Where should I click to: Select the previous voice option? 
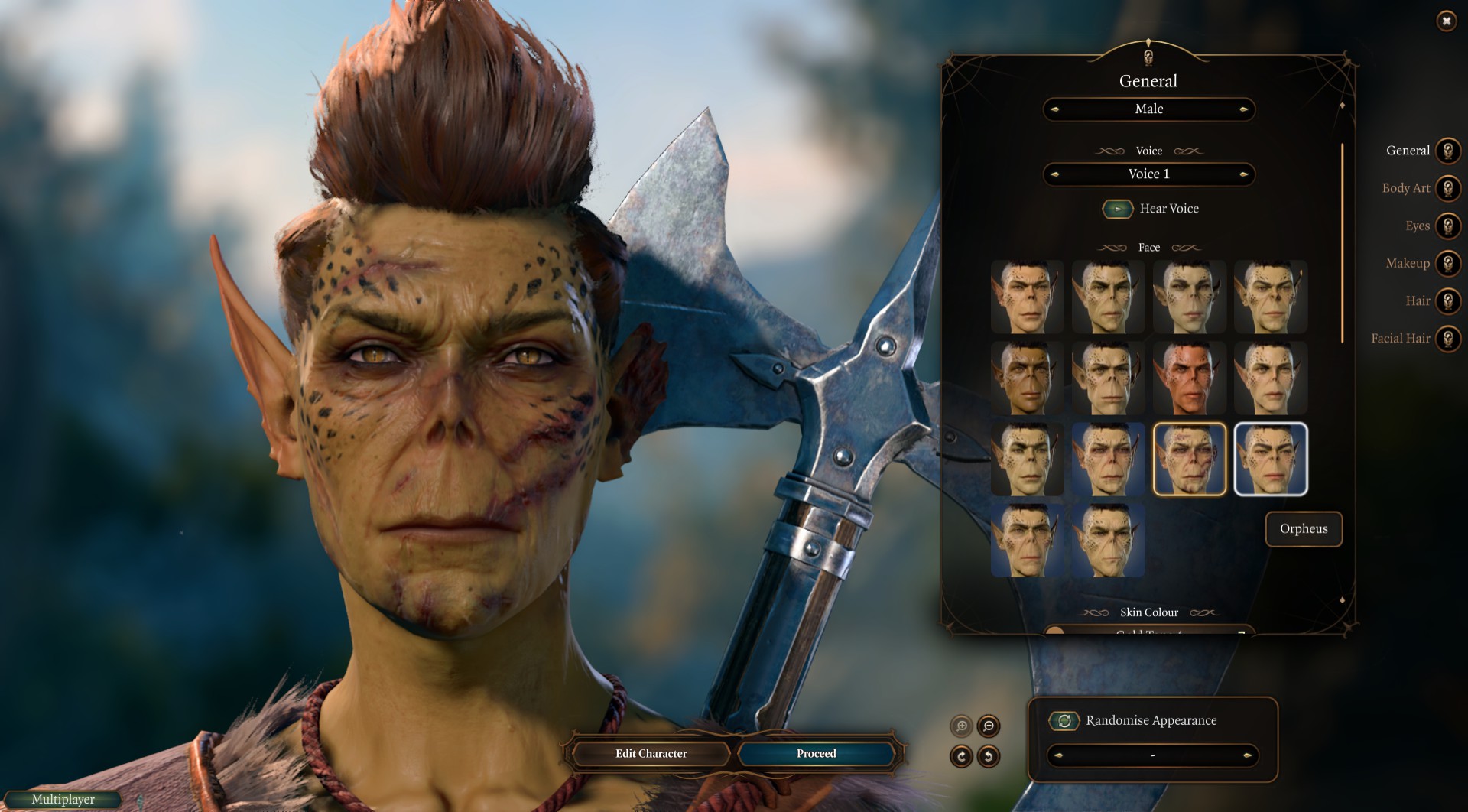1054,174
